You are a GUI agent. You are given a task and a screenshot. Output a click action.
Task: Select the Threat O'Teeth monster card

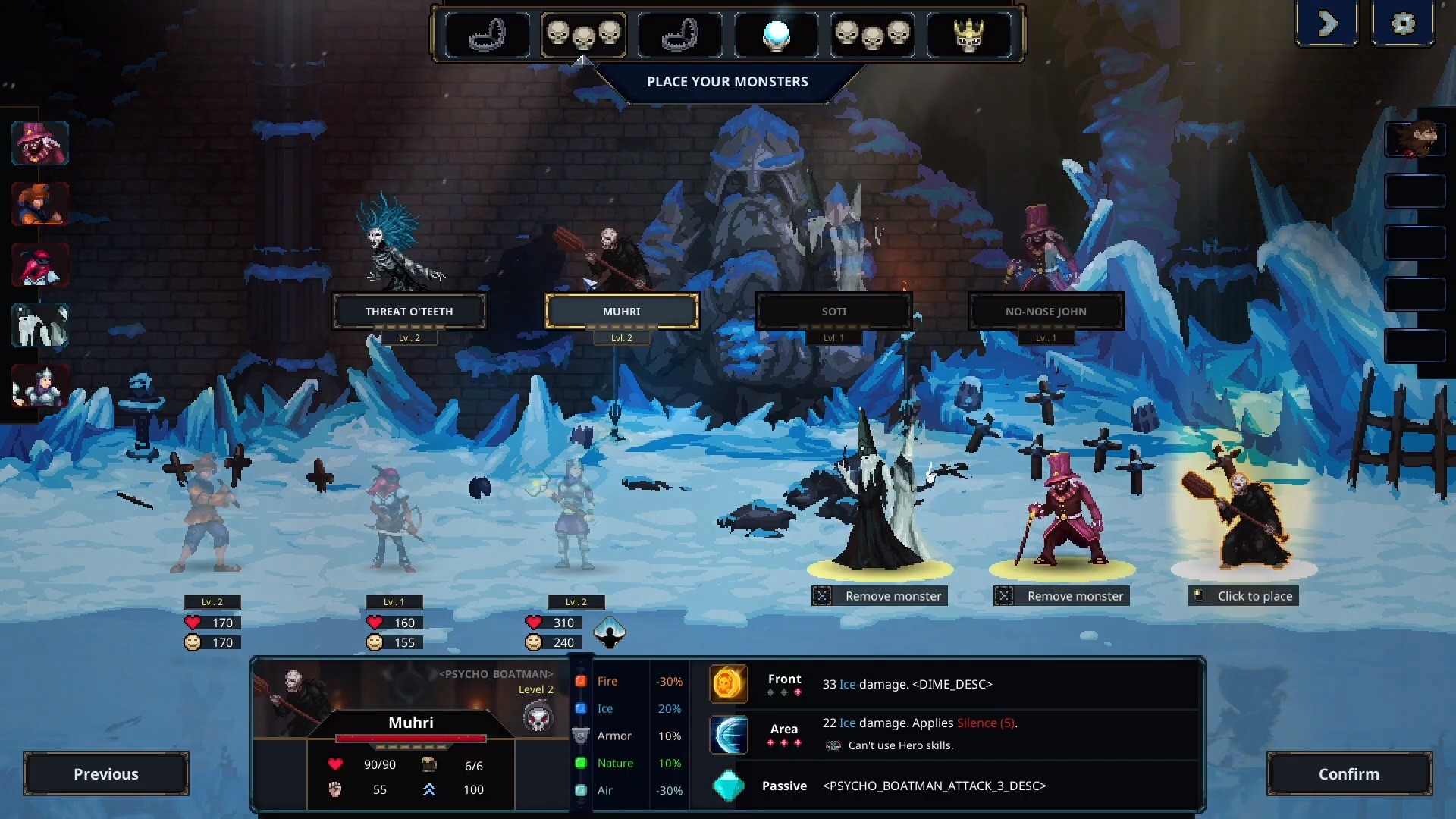(x=409, y=312)
